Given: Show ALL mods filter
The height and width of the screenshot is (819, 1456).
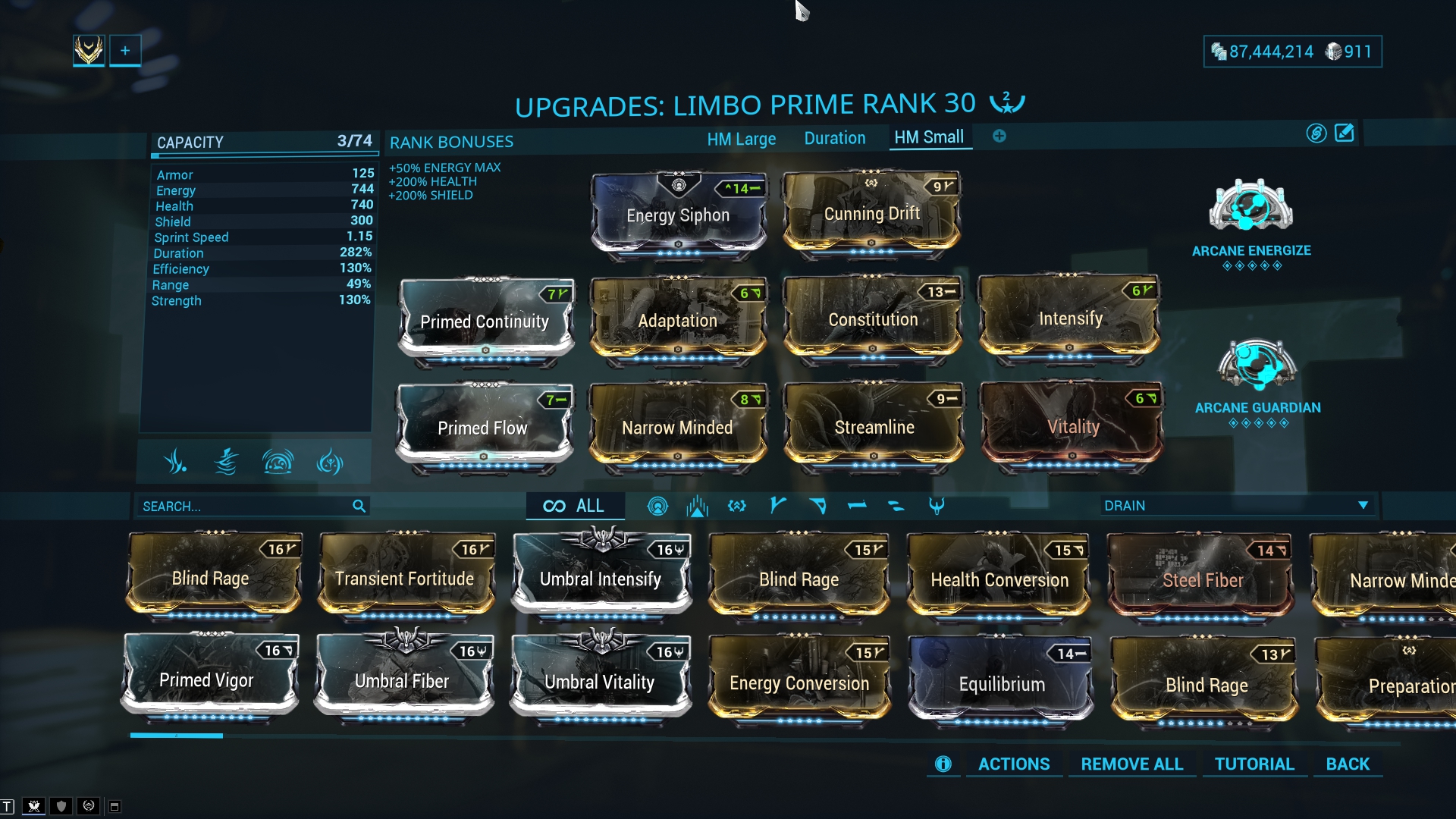Looking at the screenshot, I should [x=575, y=506].
